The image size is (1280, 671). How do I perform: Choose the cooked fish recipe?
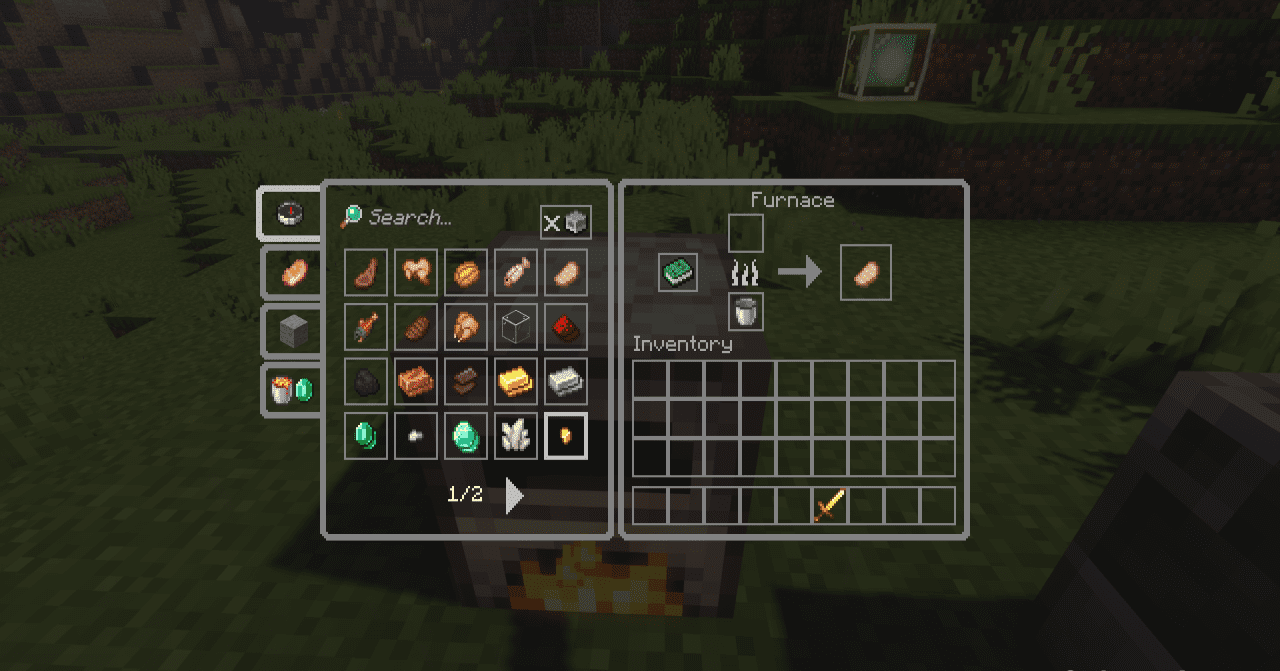(516, 271)
